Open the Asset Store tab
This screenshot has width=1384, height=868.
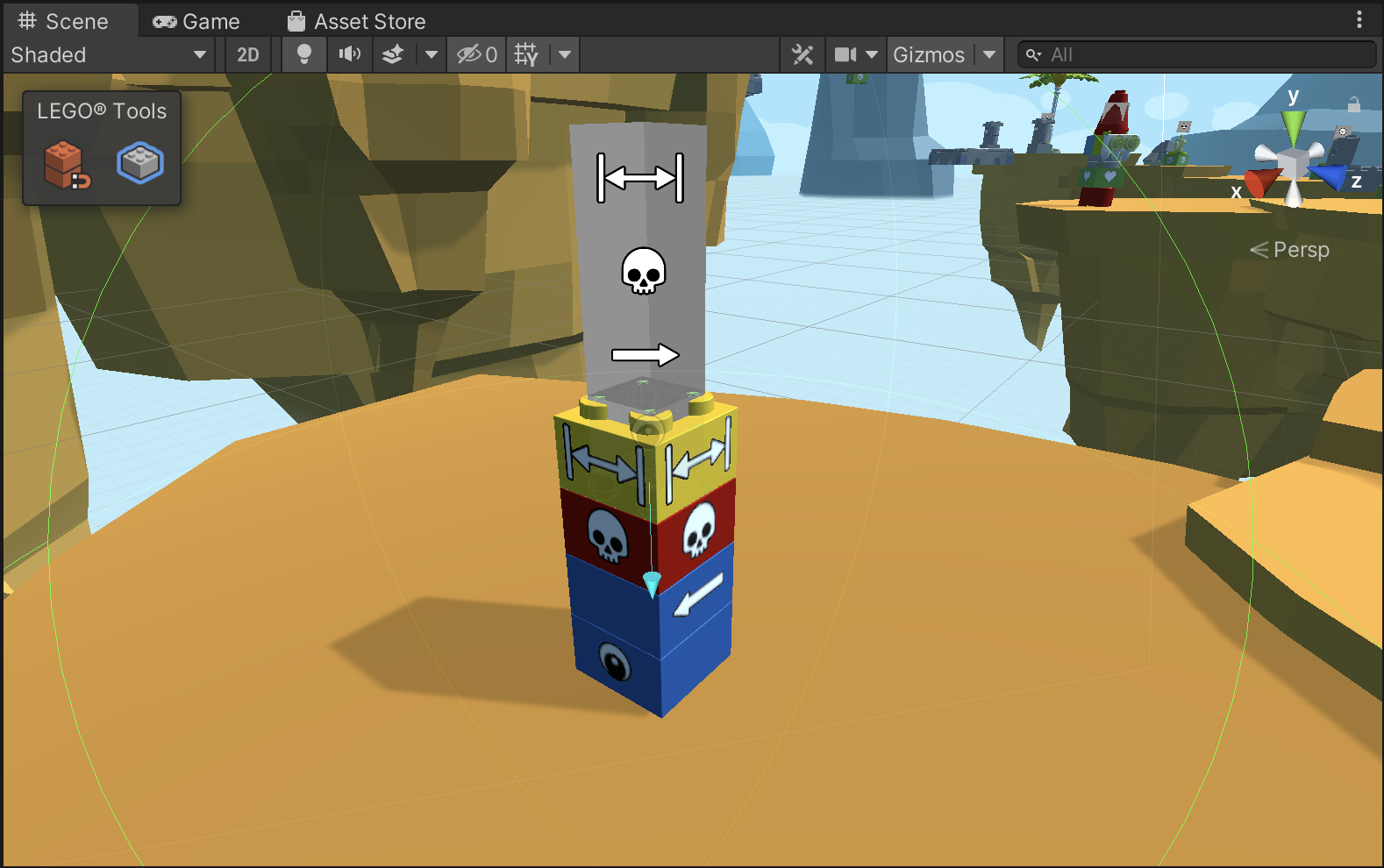(x=354, y=19)
